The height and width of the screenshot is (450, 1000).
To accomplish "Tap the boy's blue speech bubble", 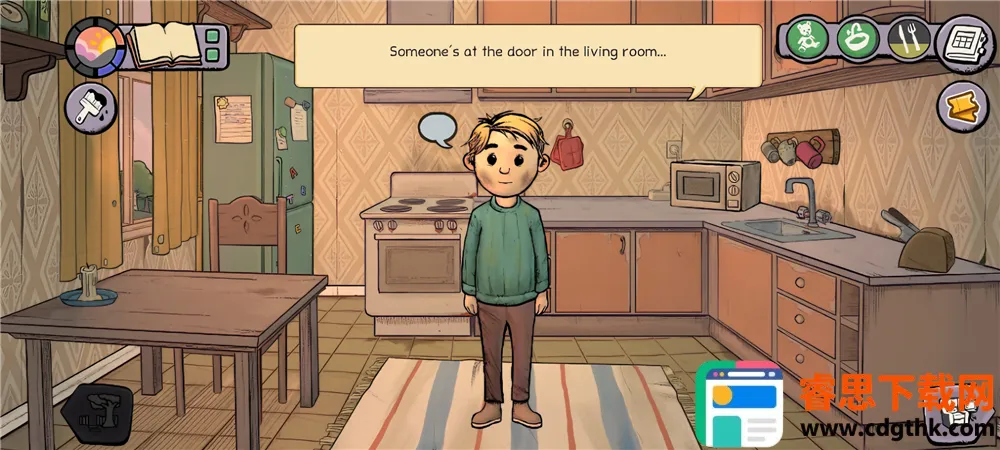I will coord(437,129).
